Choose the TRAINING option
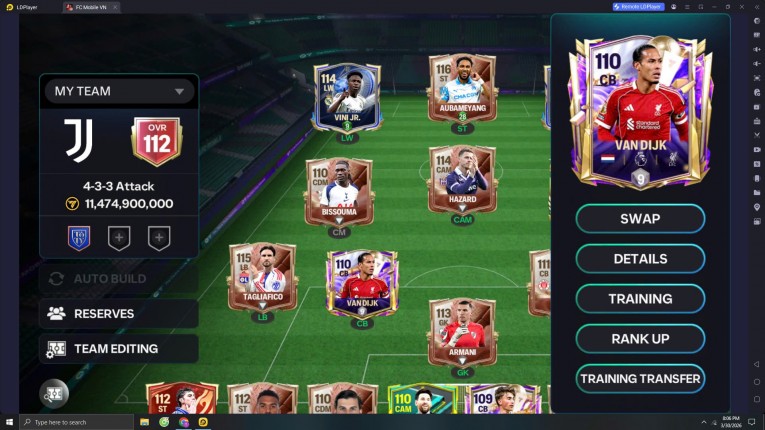 click(640, 299)
